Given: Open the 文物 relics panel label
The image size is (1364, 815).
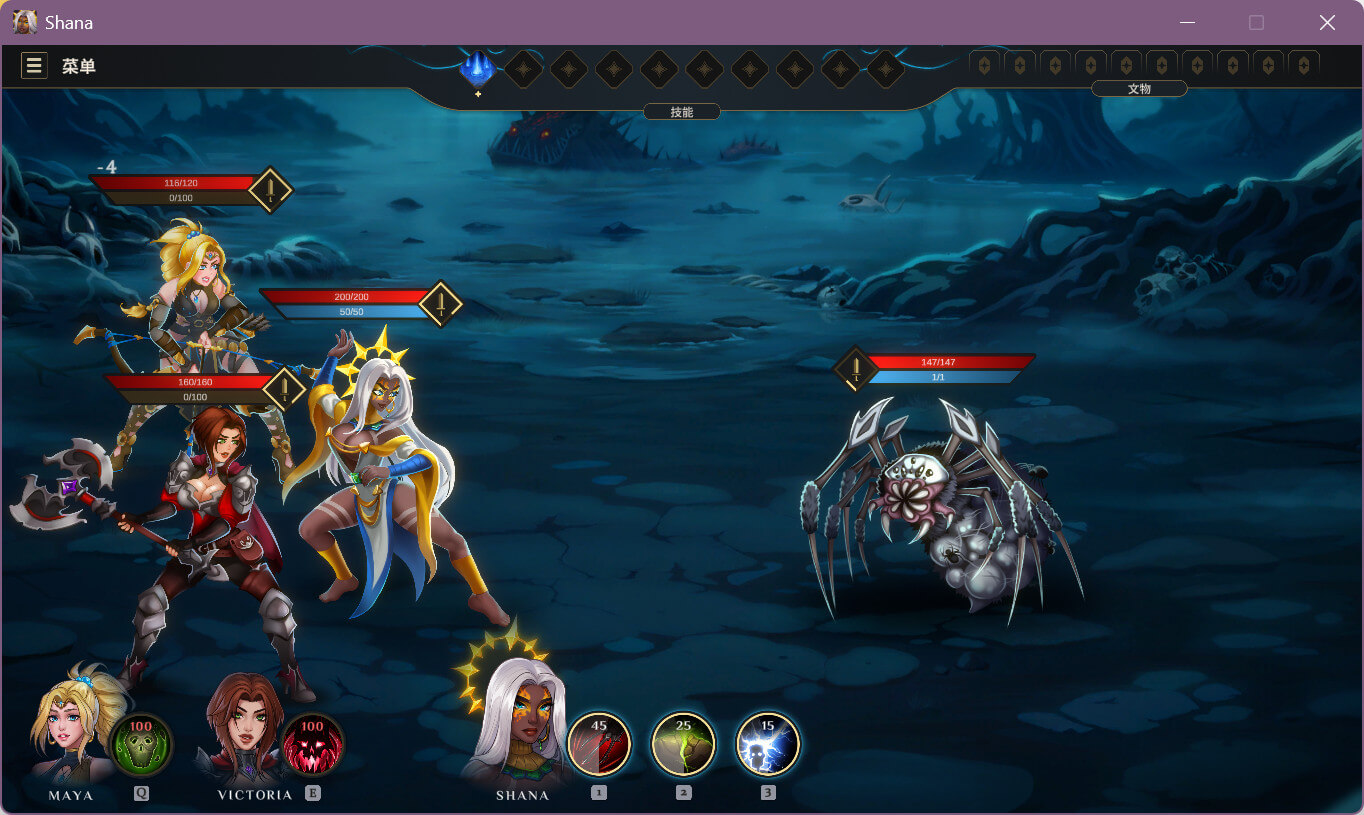Looking at the screenshot, I should (1139, 89).
